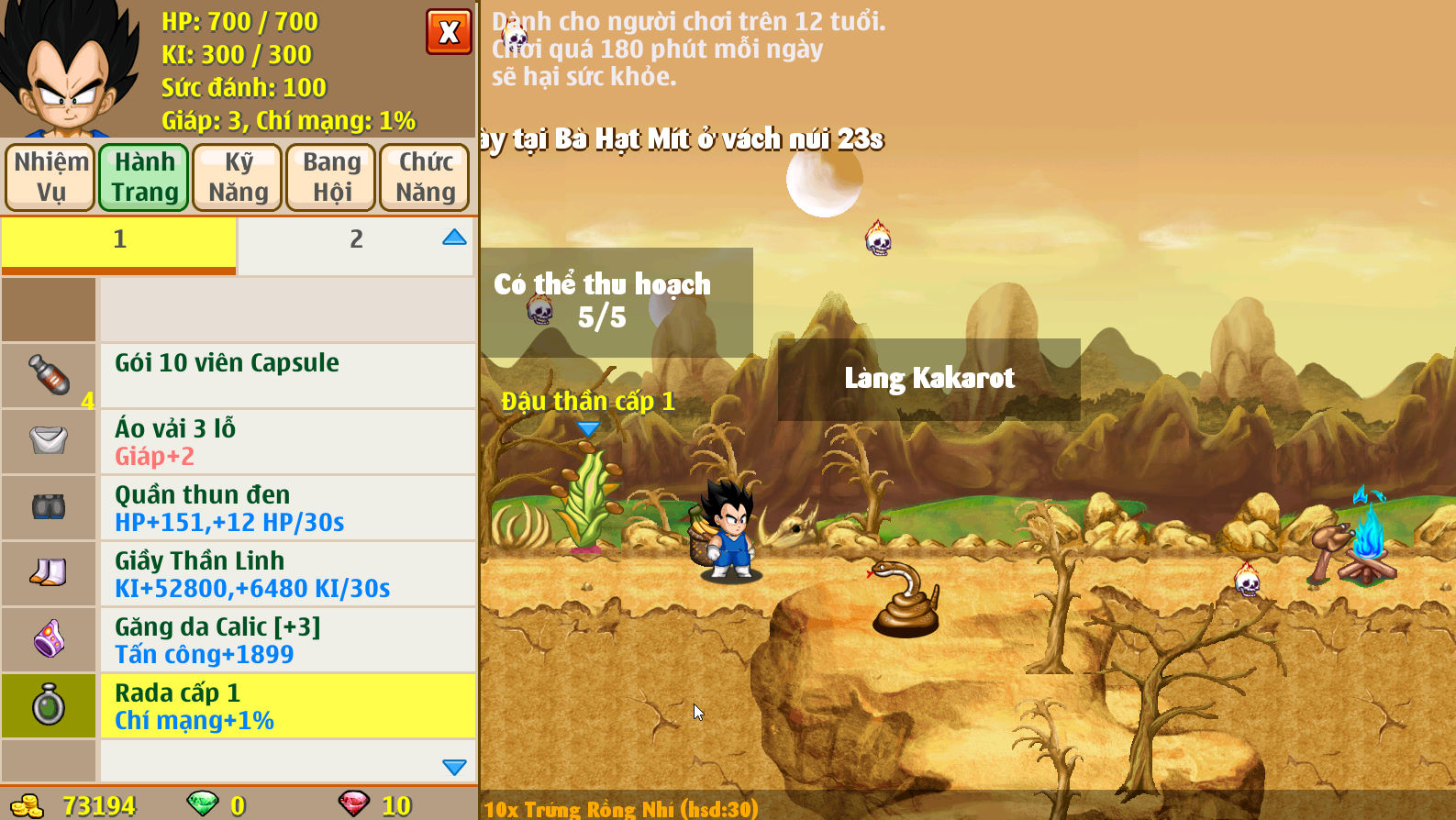Click the Làng Kakarot sign
The image size is (1456, 820).
coord(928,378)
